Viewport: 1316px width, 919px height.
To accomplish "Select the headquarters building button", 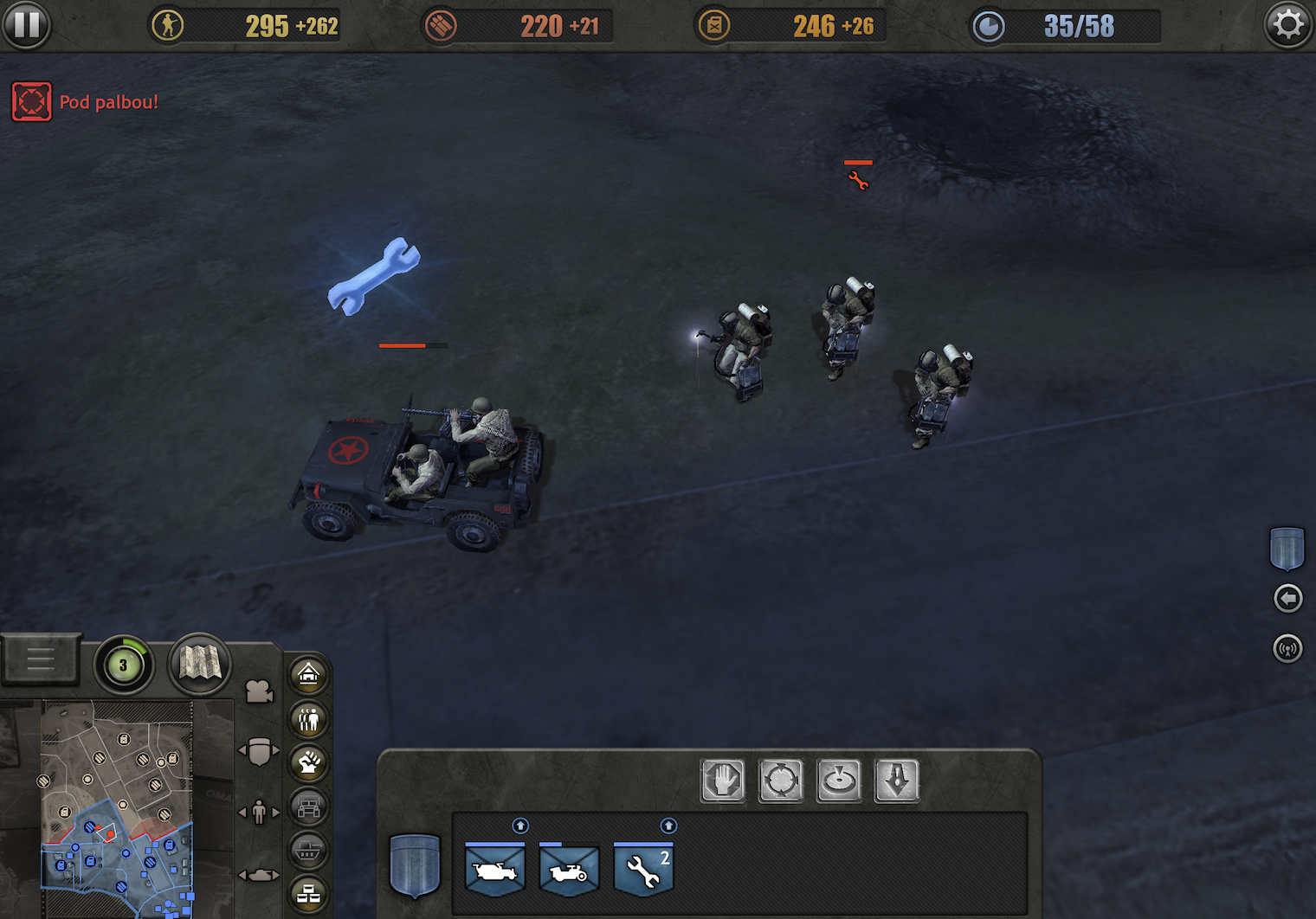I will (308, 674).
